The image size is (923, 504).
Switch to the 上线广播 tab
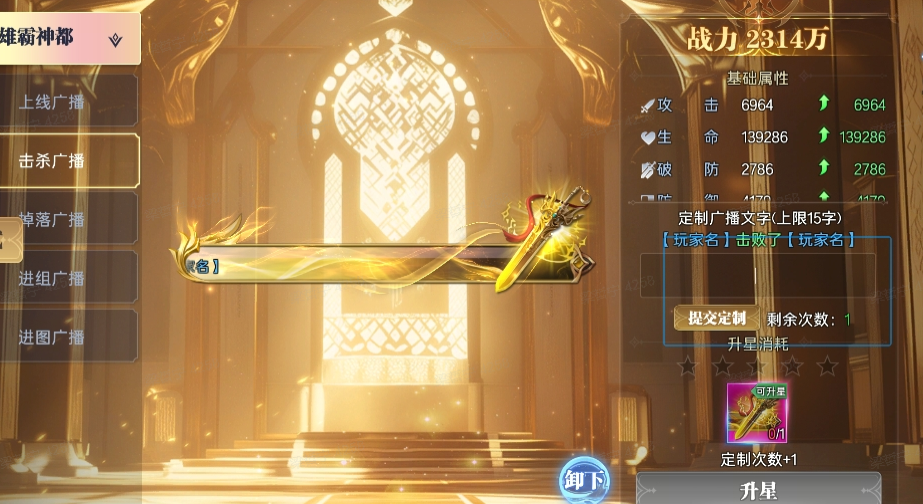66,102
